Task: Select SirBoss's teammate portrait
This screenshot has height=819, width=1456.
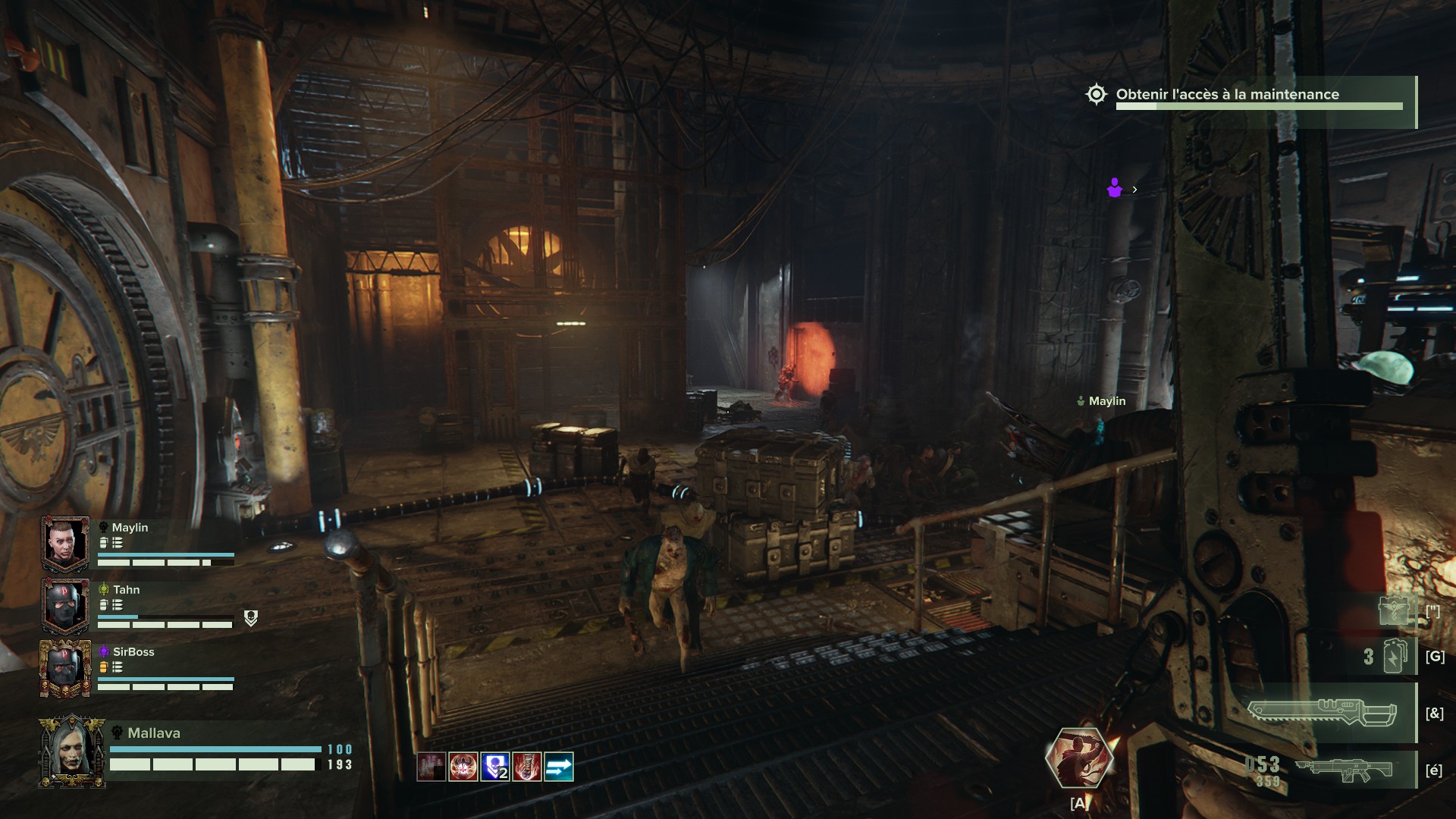Action: point(65,667)
